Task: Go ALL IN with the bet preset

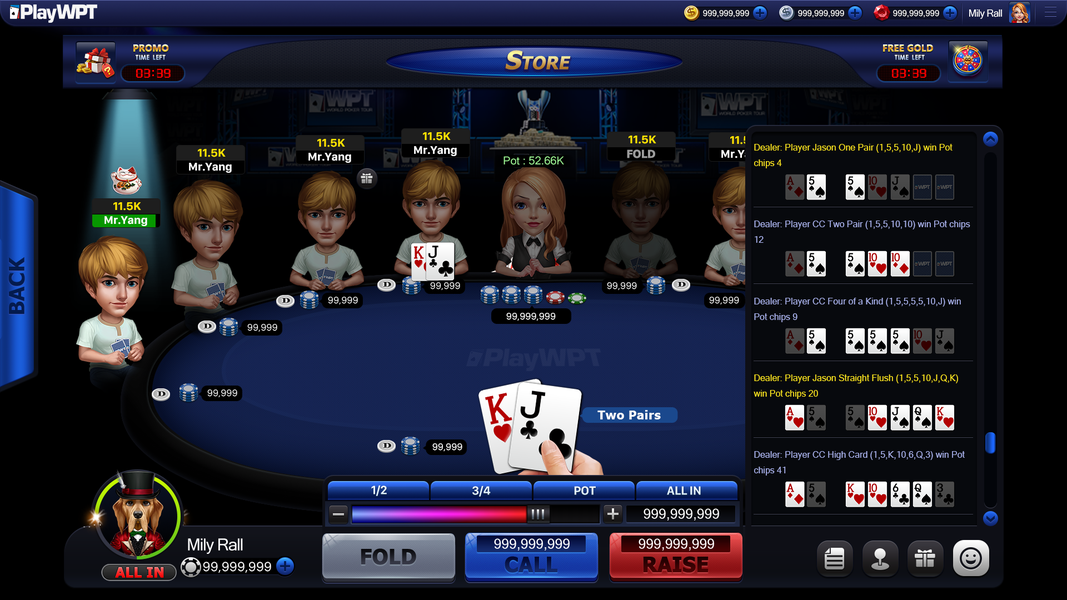Action: click(686, 490)
